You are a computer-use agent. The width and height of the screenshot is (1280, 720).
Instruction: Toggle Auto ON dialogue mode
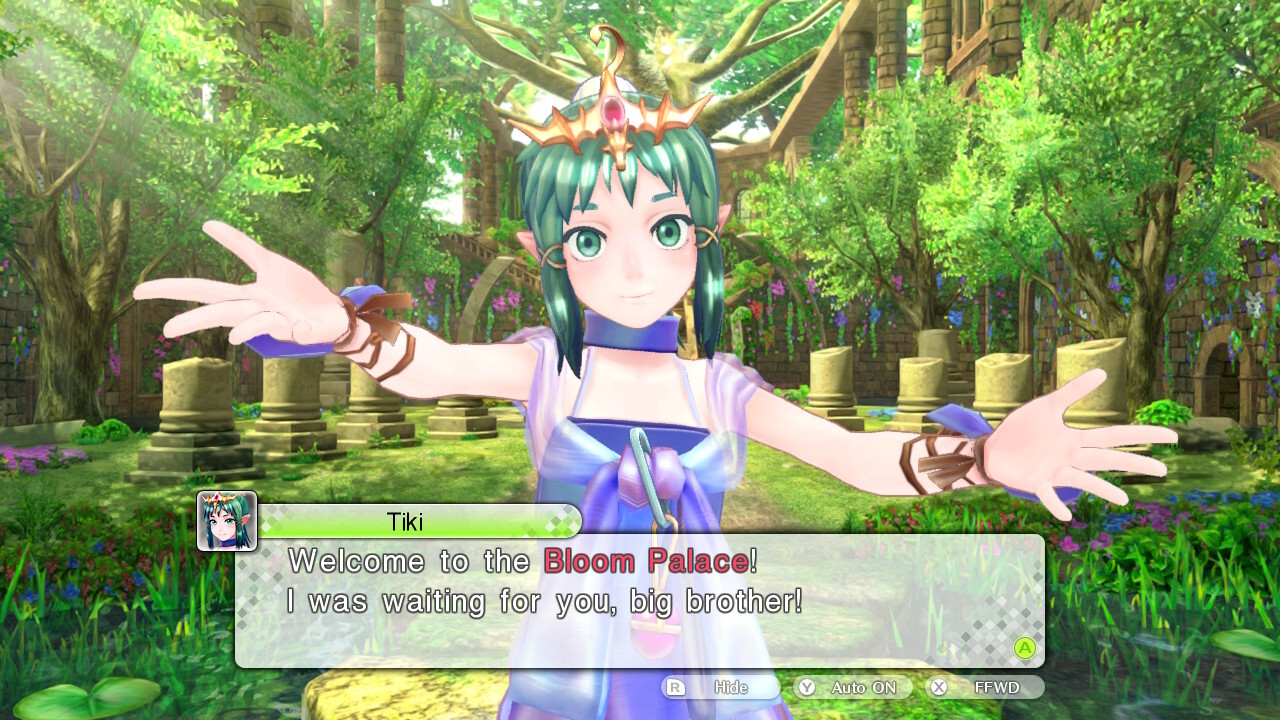pyautogui.click(x=852, y=688)
